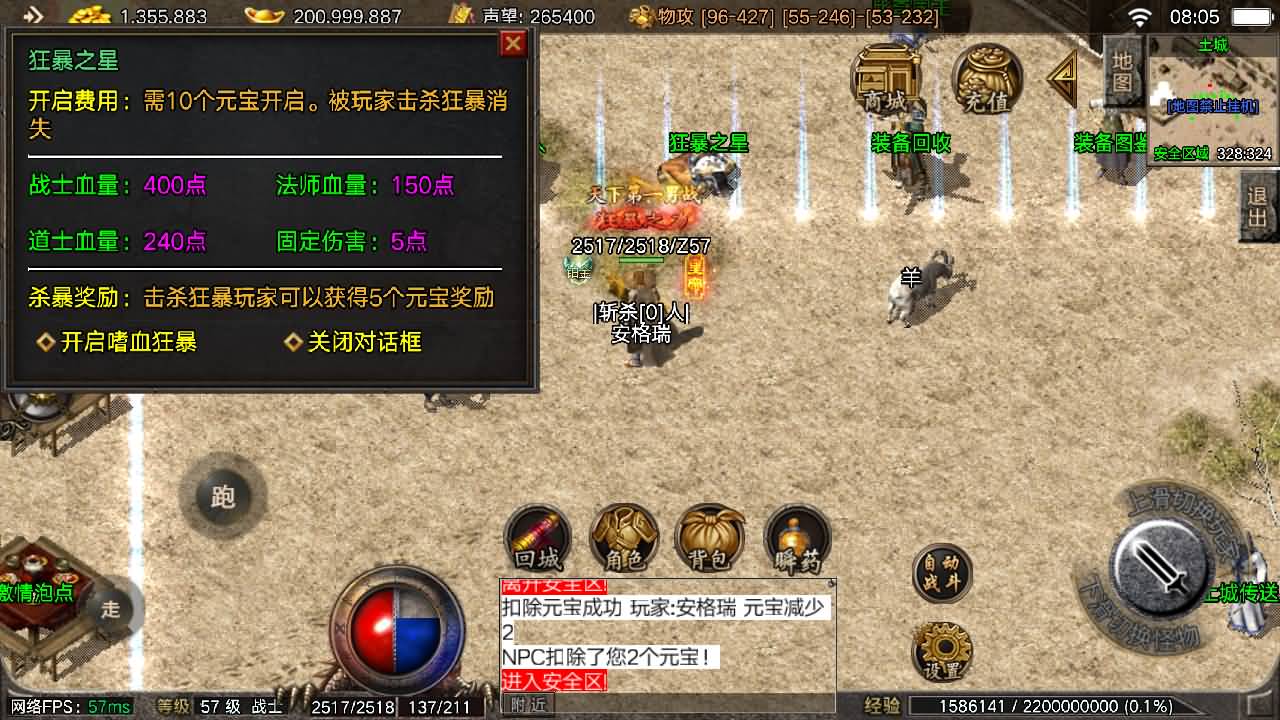Screen dimensions: 1280x720
Task: Switch movement mode to 走 (walk)
Action: point(109,608)
